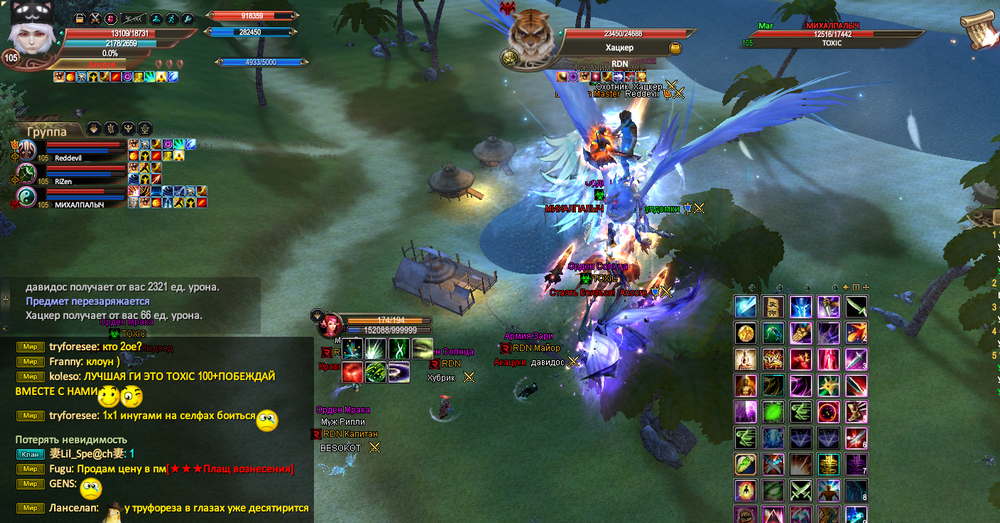This screenshot has width=1000, height=523.
Task: Open the padlock icon above the health bar
Action: pyautogui.click(x=77, y=18)
